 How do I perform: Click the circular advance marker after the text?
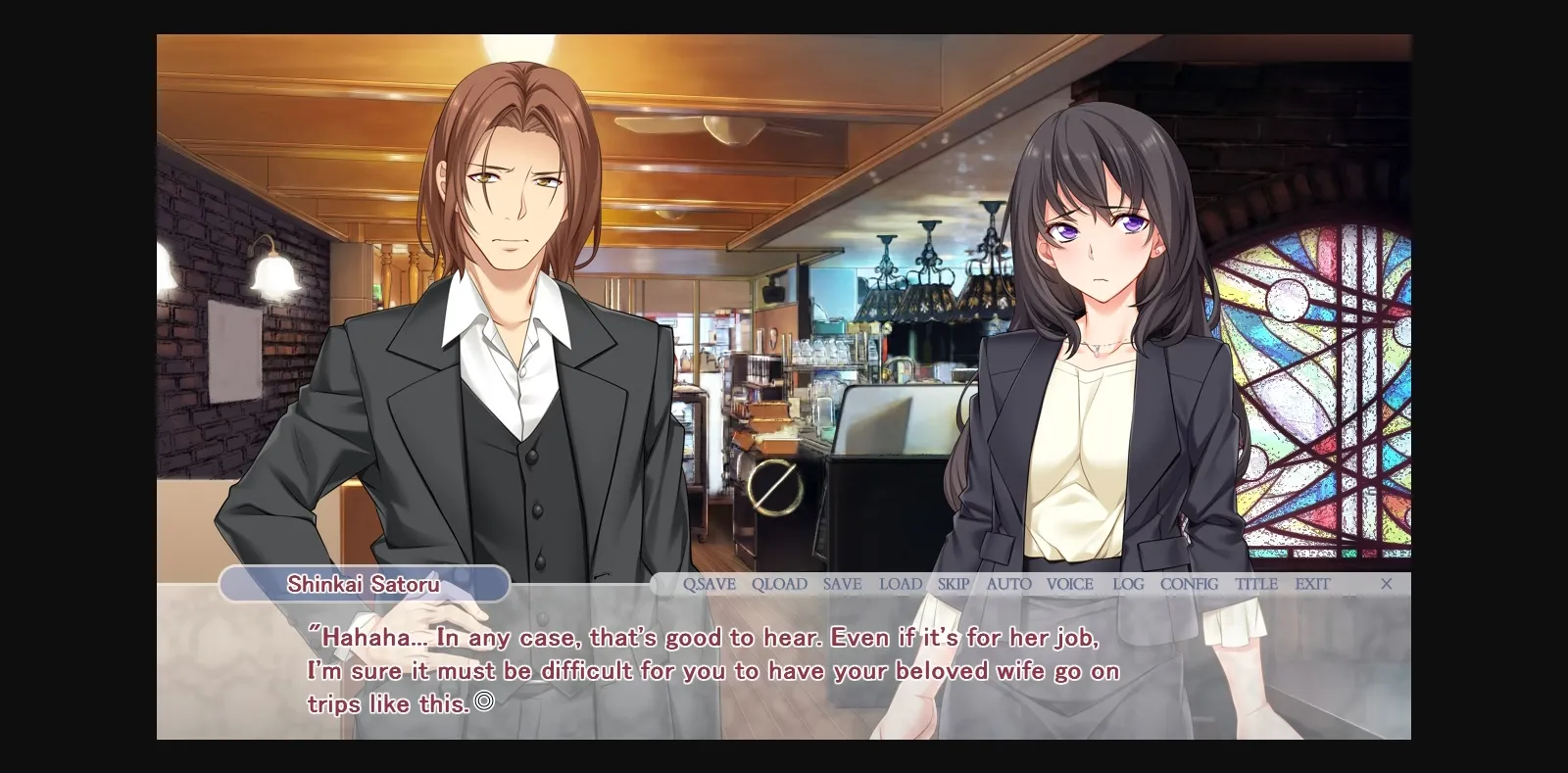pyautogui.click(x=484, y=703)
